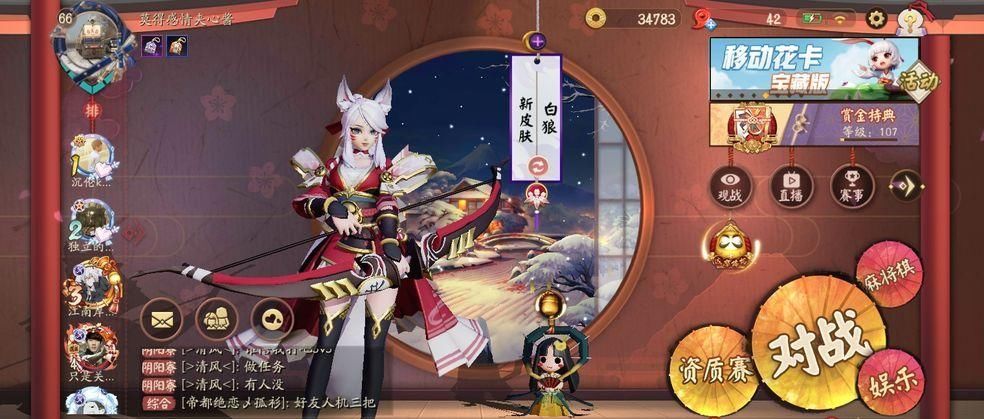Select the 娱乐 casual mode
This screenshot has height=419, width=984.
click(x=884, y=381)
